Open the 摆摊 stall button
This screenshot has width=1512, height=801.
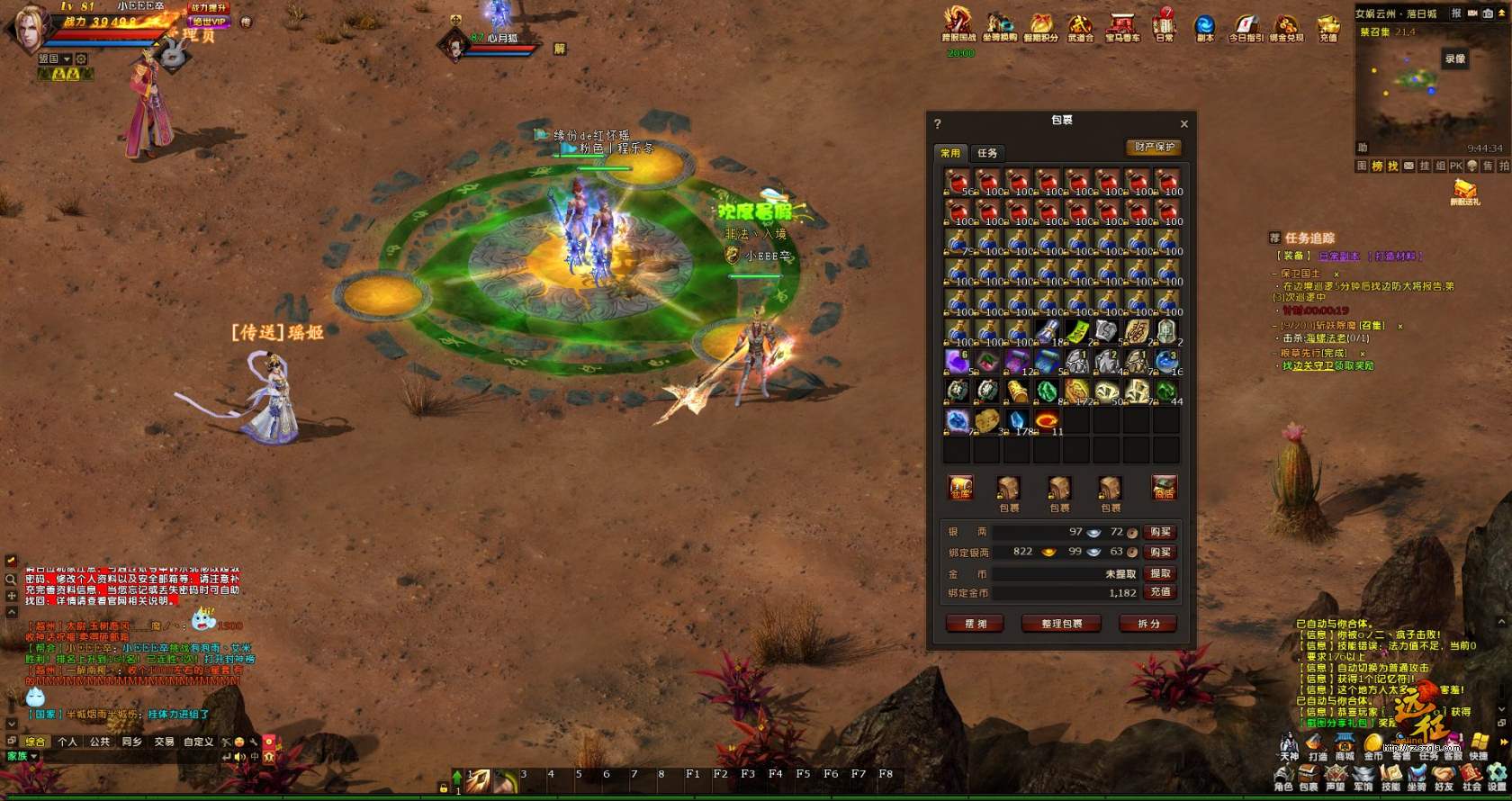pyautogui.click(x=976, y=624)
